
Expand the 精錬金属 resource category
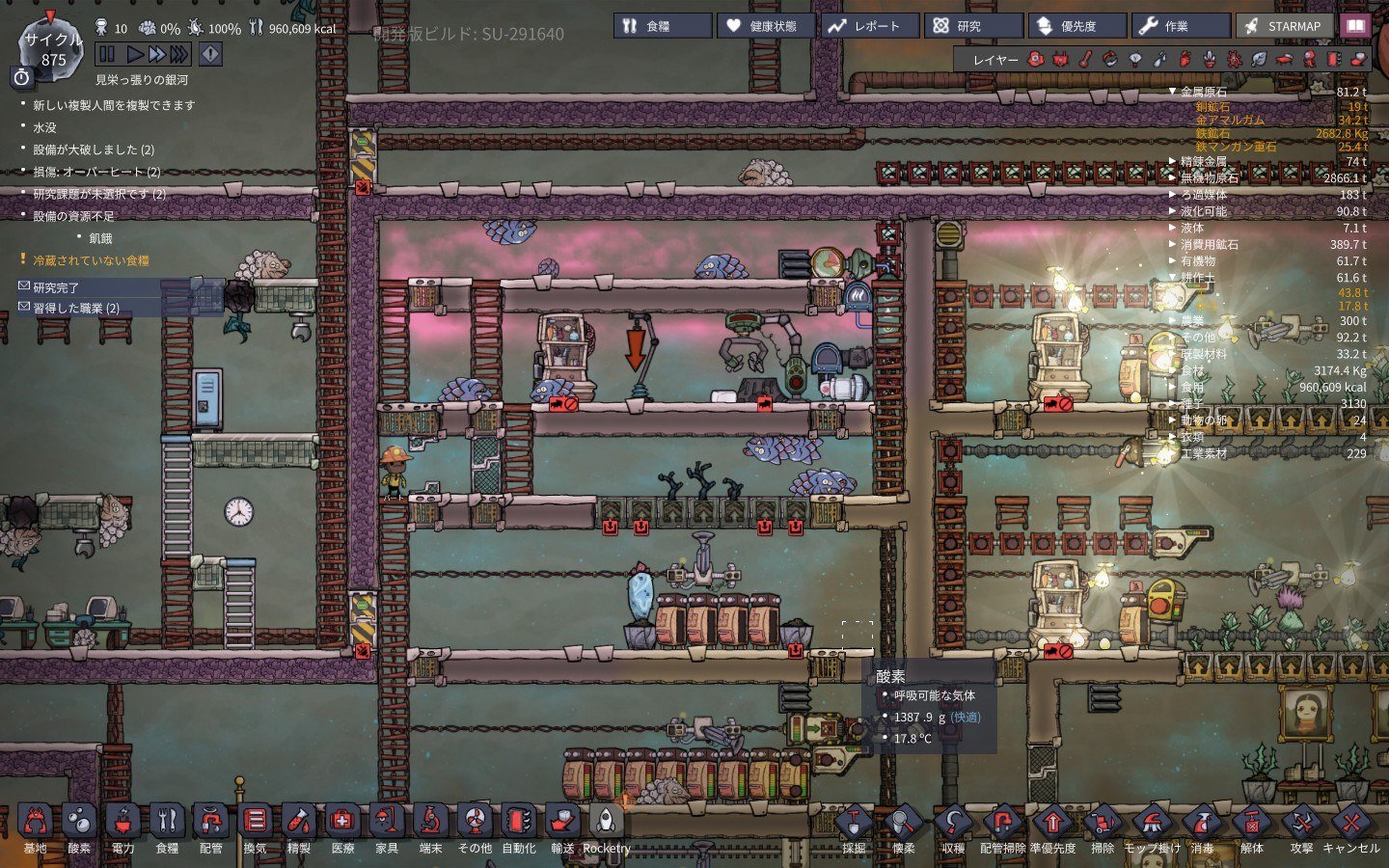coord(1203,161)
